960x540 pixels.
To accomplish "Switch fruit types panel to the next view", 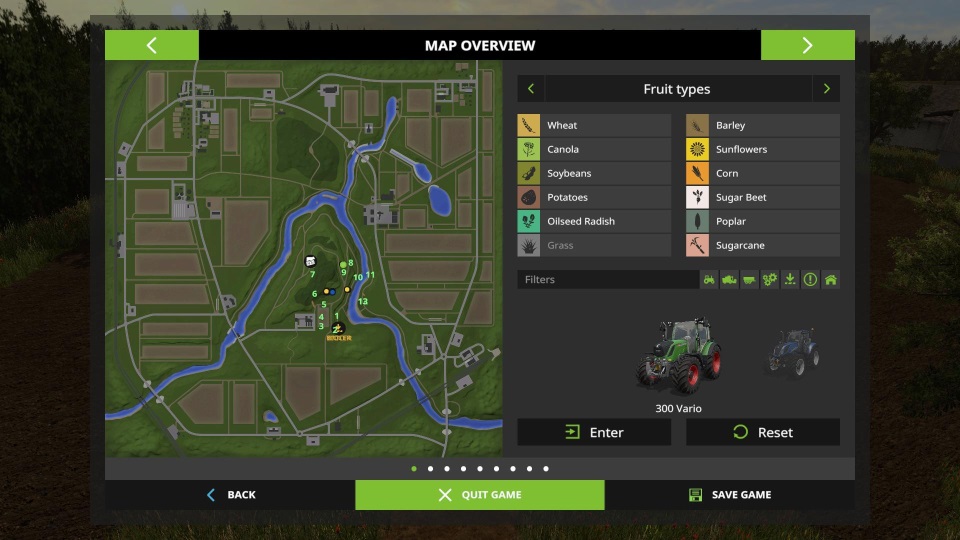I will (826, 89).
